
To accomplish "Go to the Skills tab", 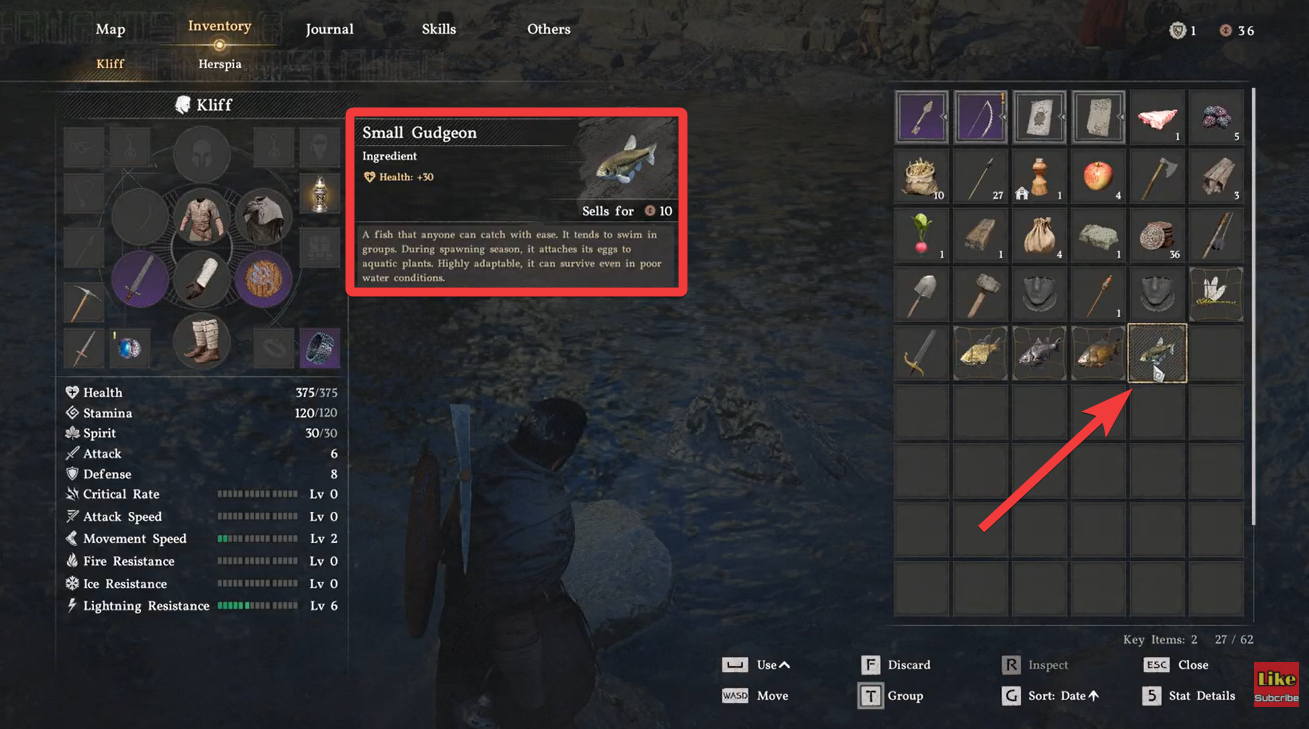I will coord(438,30).
